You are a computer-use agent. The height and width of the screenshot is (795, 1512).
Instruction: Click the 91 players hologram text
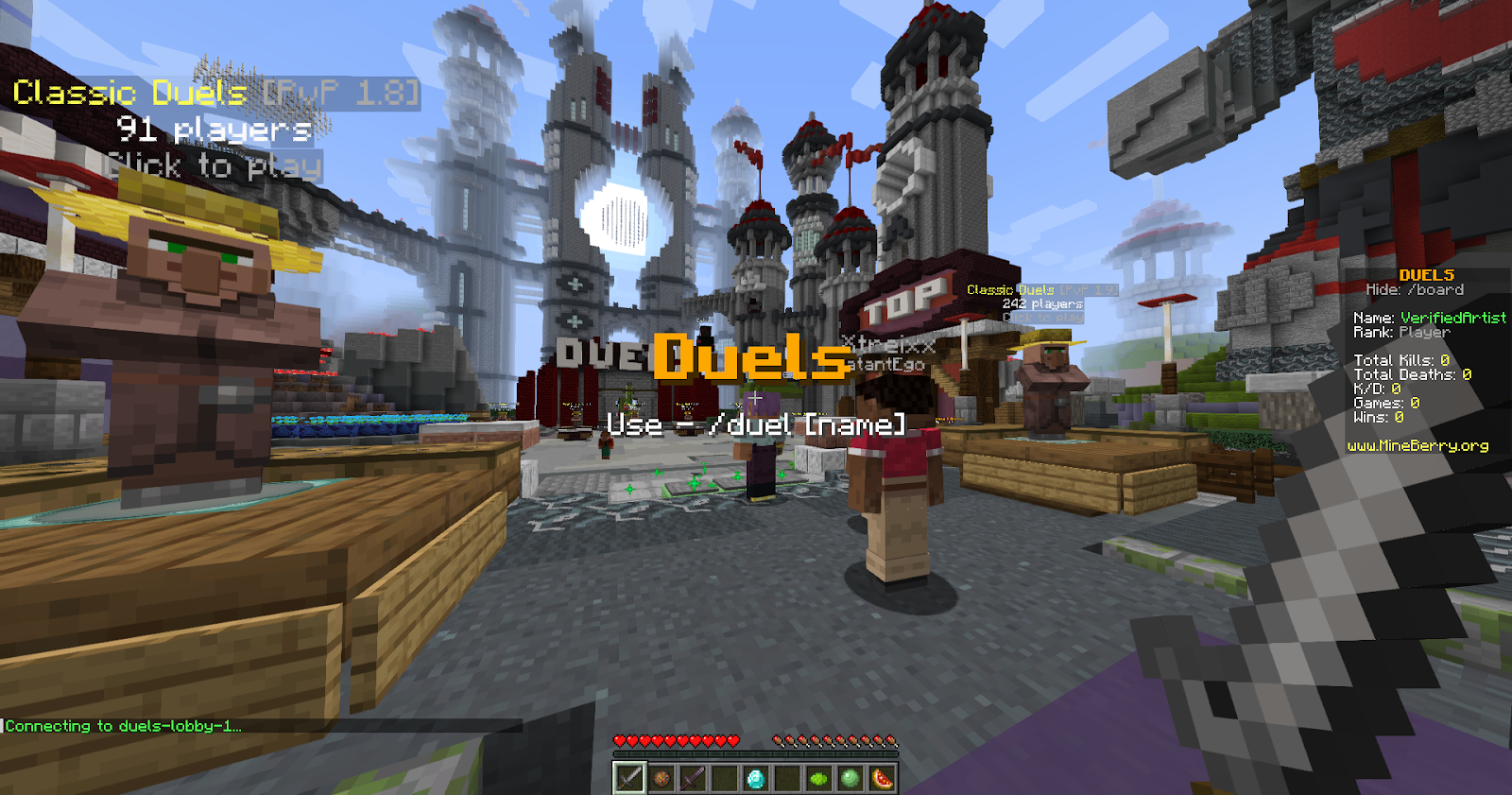[x=213, y=130]
